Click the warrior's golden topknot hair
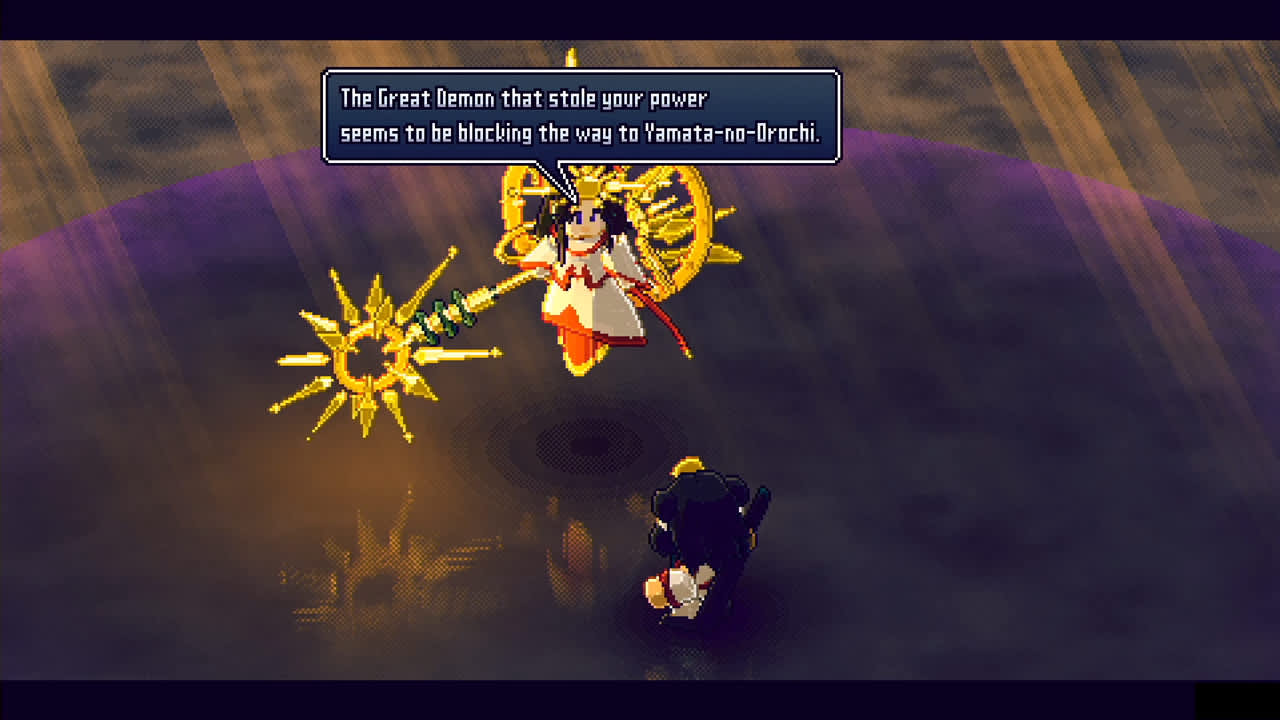The width and height of the screenshot is (1280, 720). (x=690, y=465)
